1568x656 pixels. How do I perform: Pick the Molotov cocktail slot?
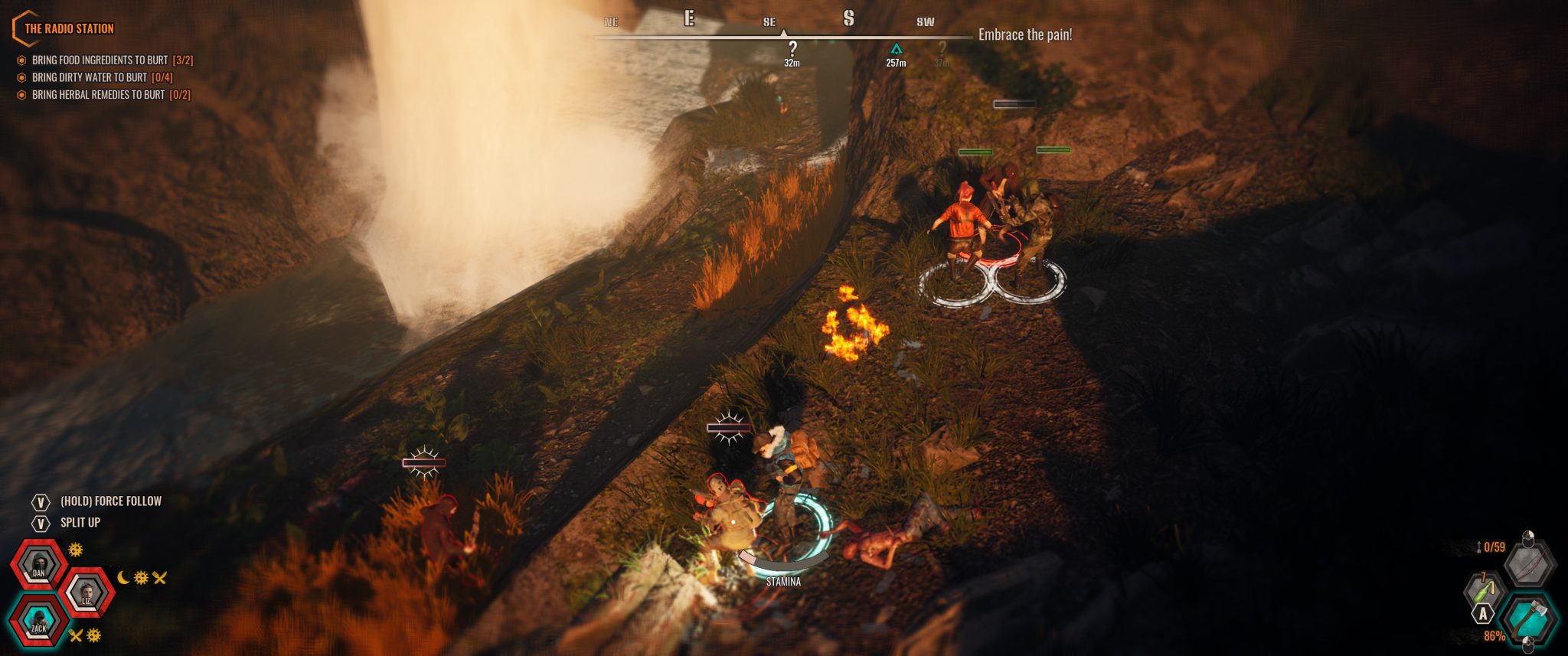pyautogui.click(x=1485, y=590)
